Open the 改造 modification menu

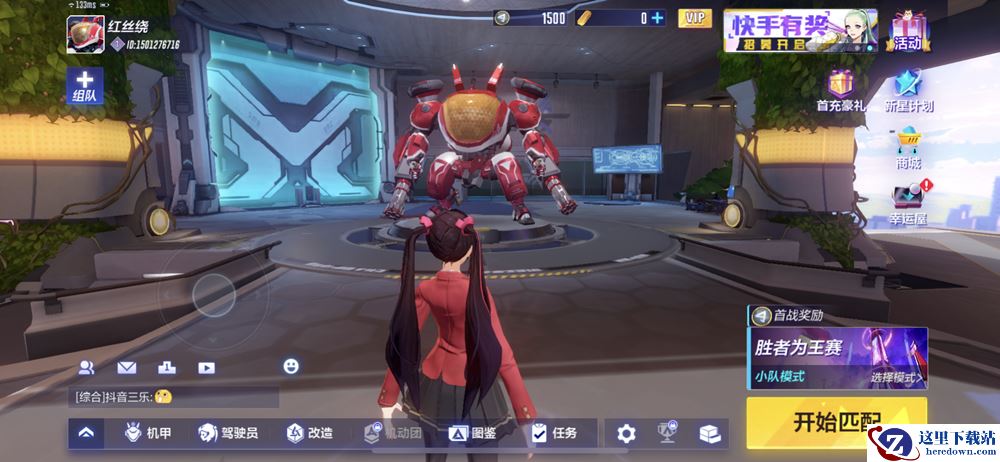(x=309, y=433)
